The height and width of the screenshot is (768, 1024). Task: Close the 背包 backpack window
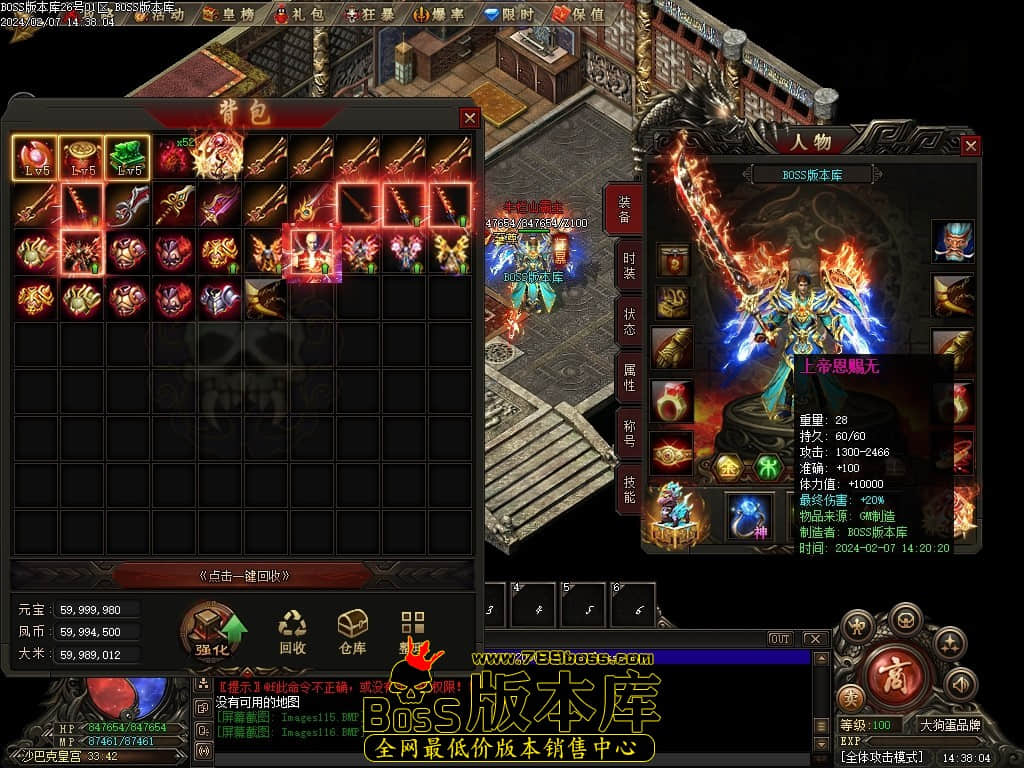pyautogui.click(x=469, y=117)
